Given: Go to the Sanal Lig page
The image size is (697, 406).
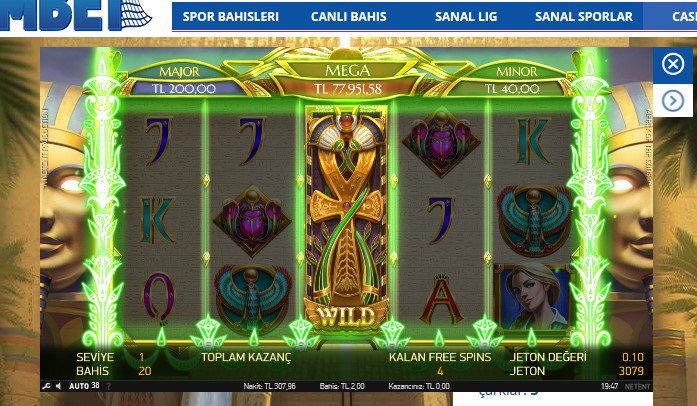Looking at the screenshot, I should point(466,17).
